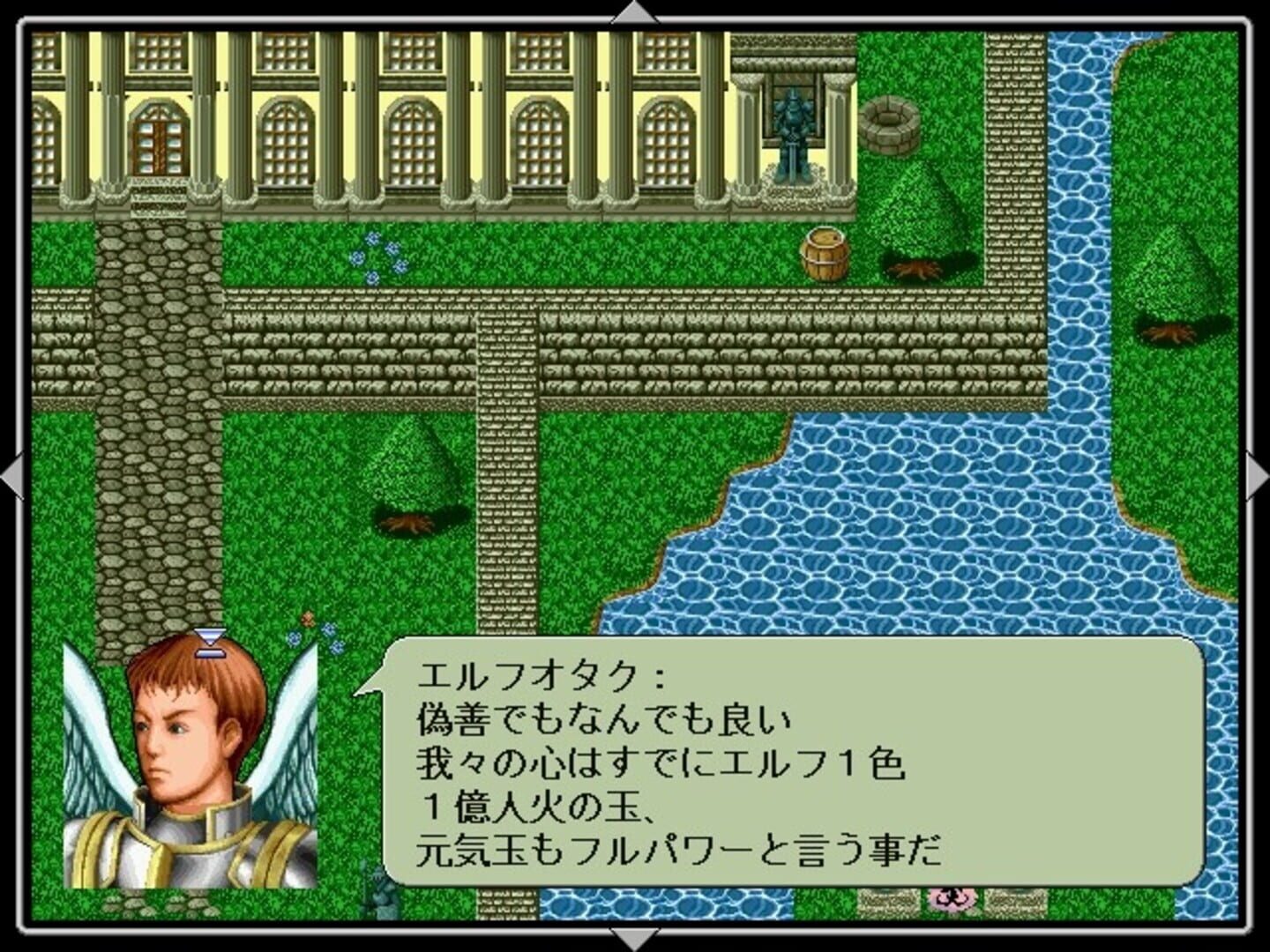1270x952 pixels.
Task: Click the wooden barrel on the grass
Action: [x=824, y=253]
